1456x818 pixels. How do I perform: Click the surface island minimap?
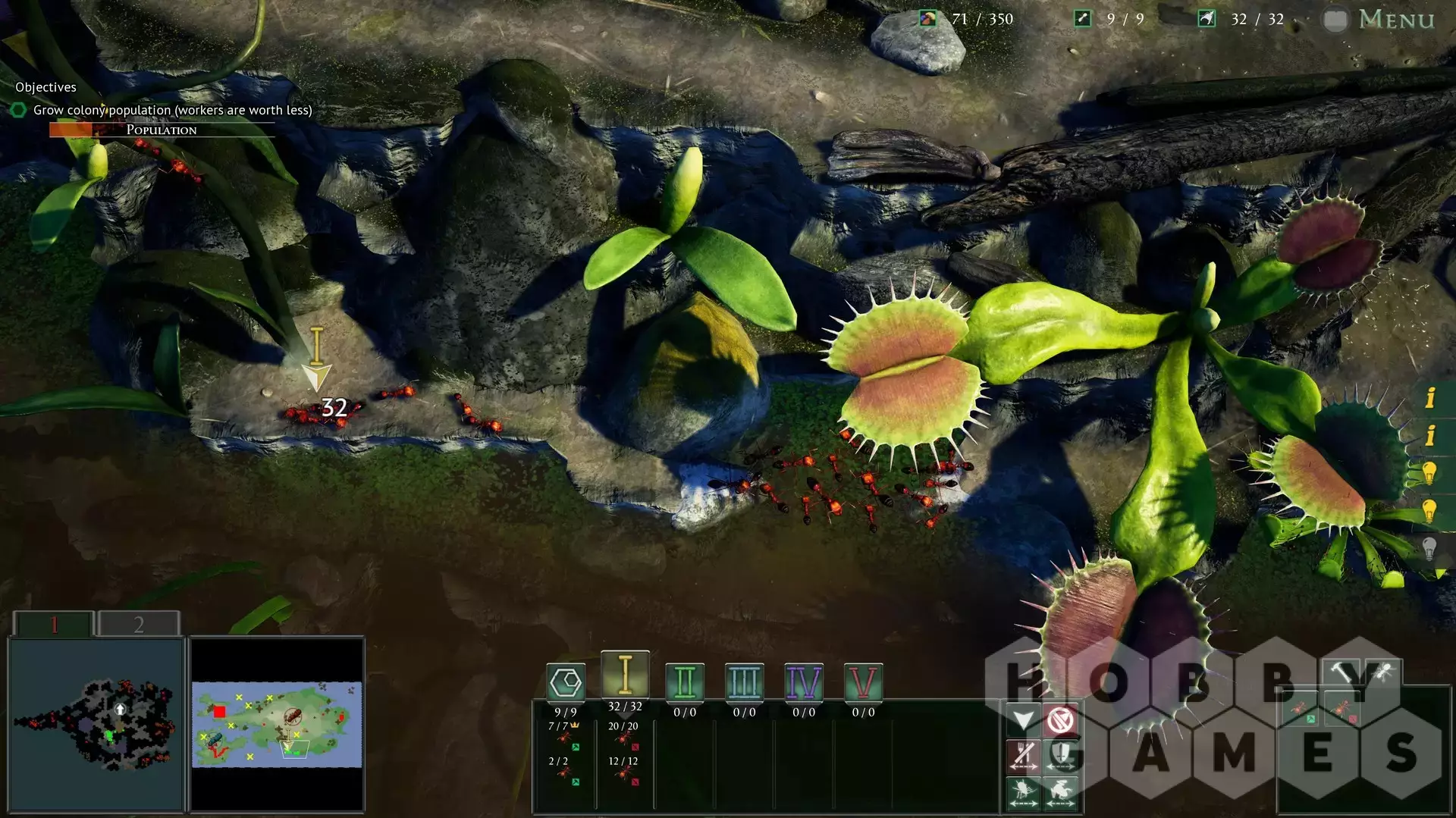point(277,724)
